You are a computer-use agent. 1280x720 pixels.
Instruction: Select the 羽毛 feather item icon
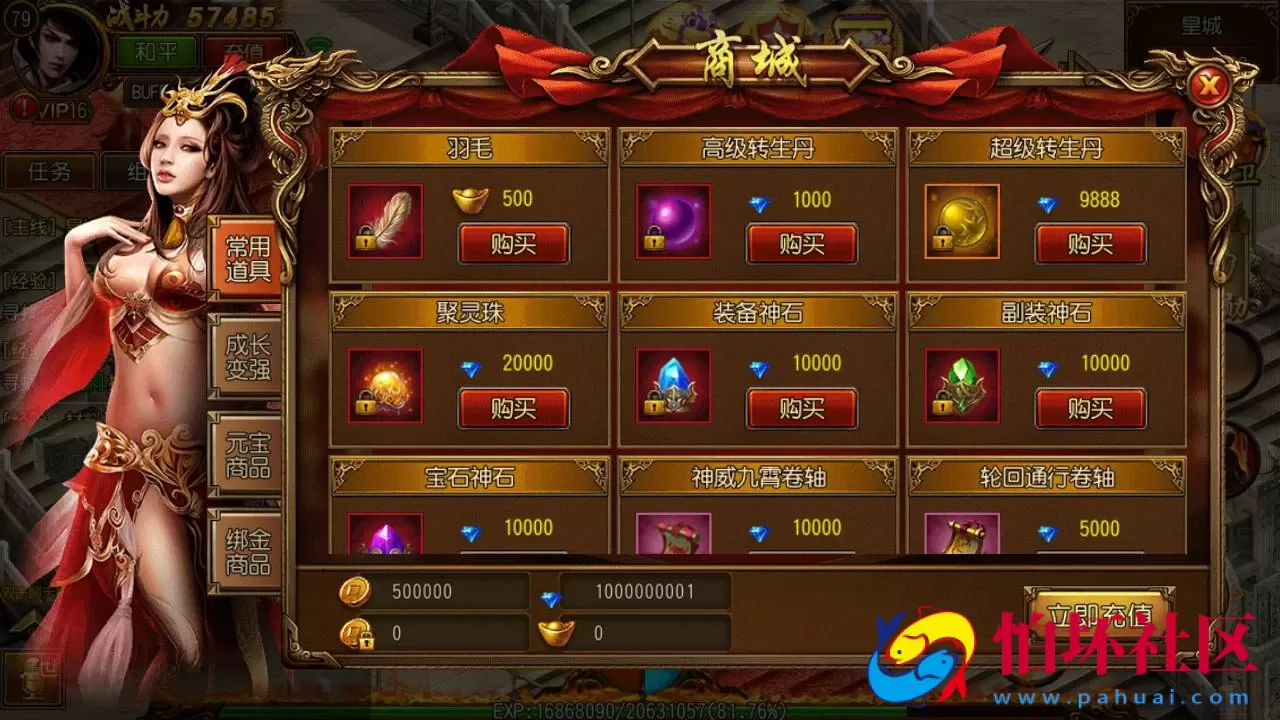pos(383,223)
